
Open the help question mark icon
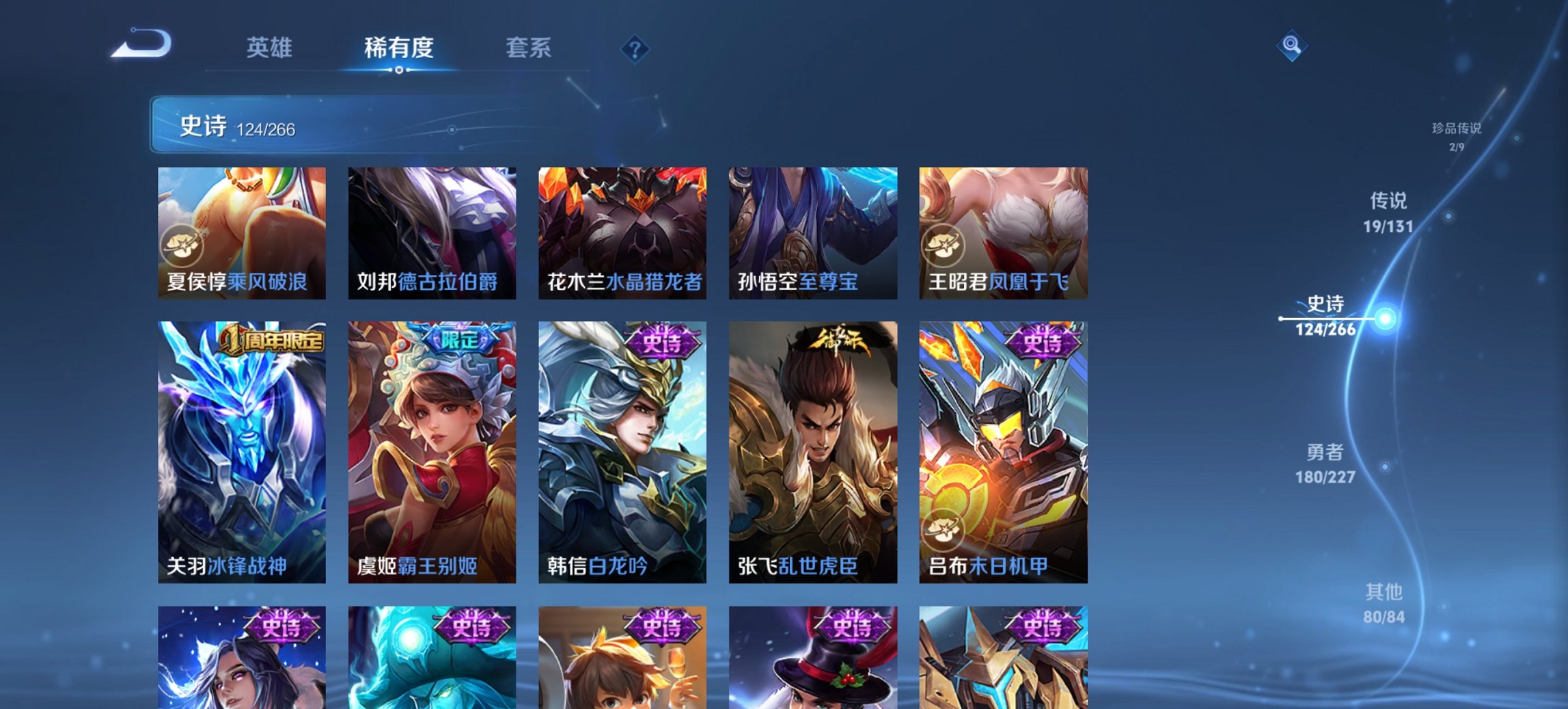click(x=633, y=48)
